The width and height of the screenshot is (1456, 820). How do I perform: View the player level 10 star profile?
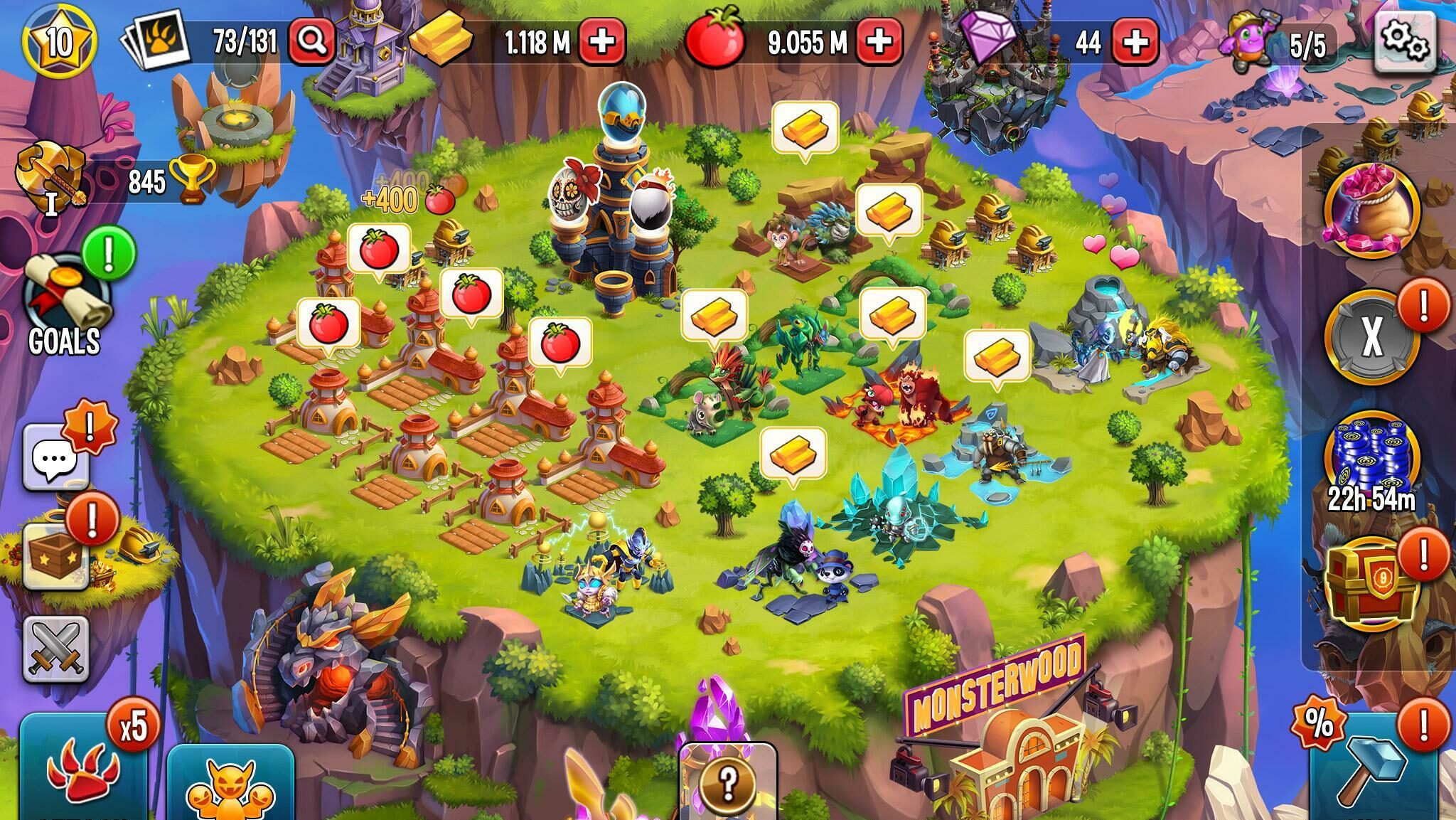pyautogui.click(x=60, y=41)
